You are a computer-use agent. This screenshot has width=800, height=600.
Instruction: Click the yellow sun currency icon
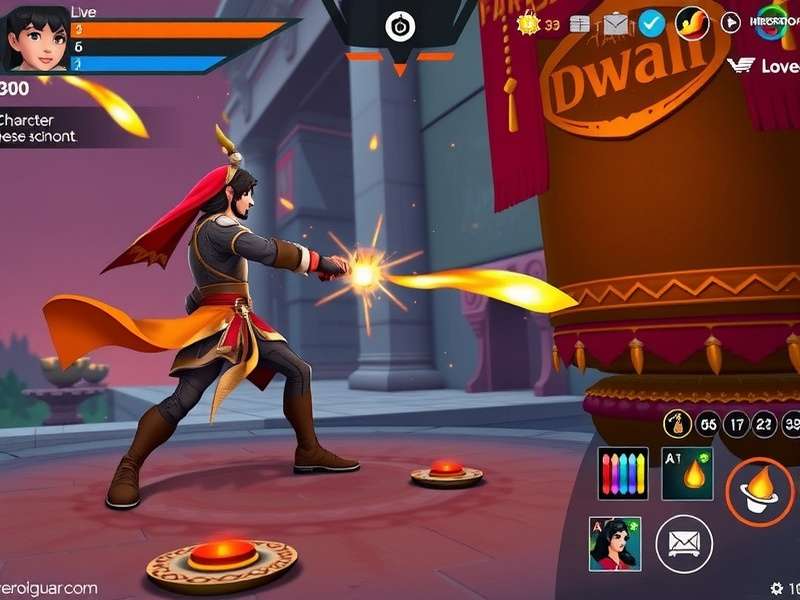(x=528, y=22)
